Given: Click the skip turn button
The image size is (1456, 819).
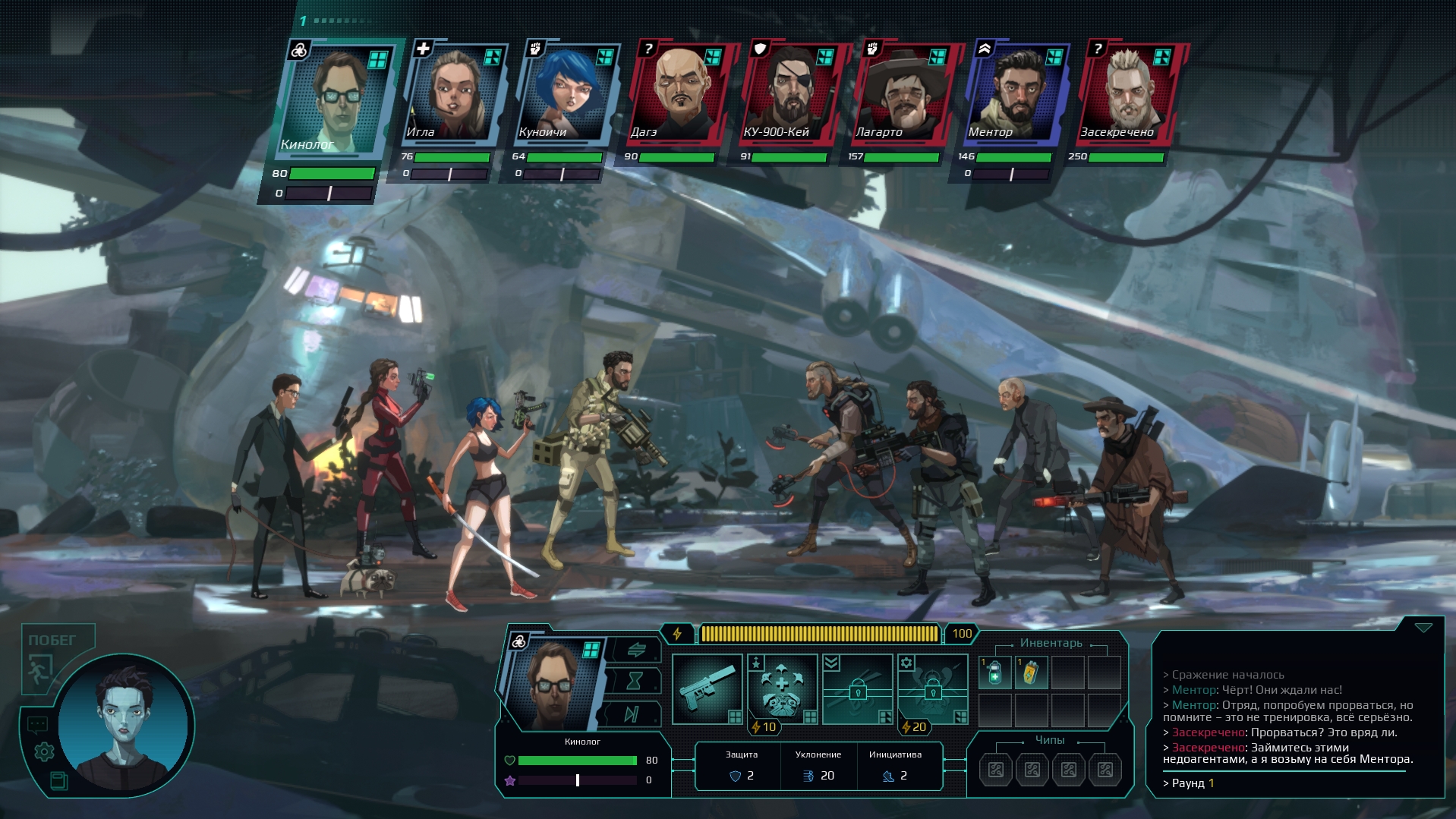Looking at the screenshot, I should click(632, 713).
